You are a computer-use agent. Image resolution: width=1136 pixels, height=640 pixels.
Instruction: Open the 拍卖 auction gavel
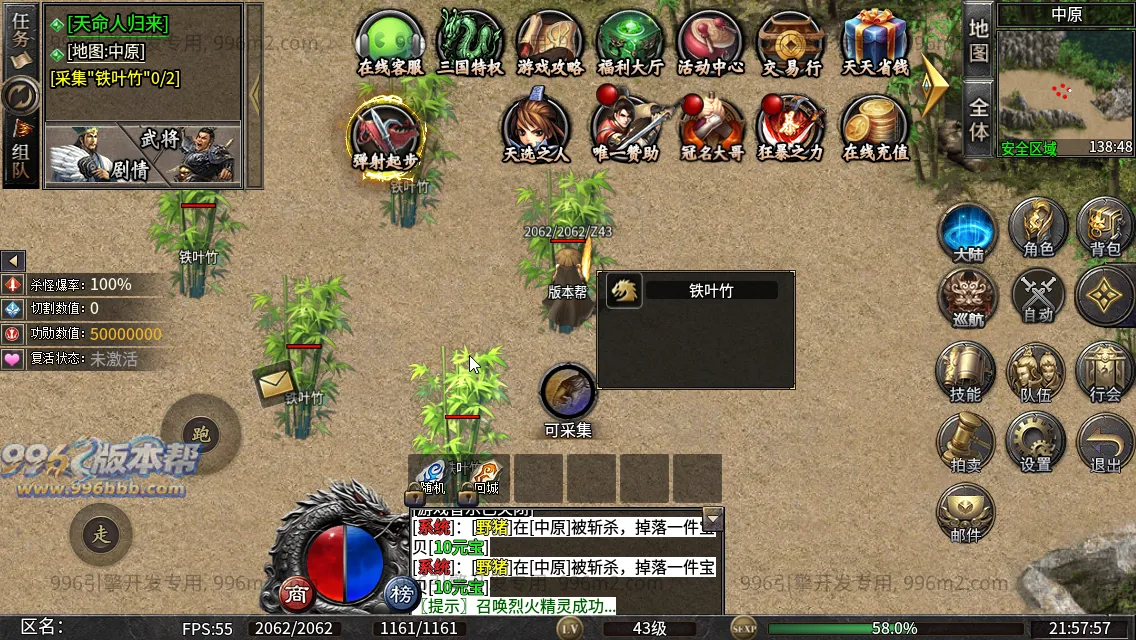965,441
